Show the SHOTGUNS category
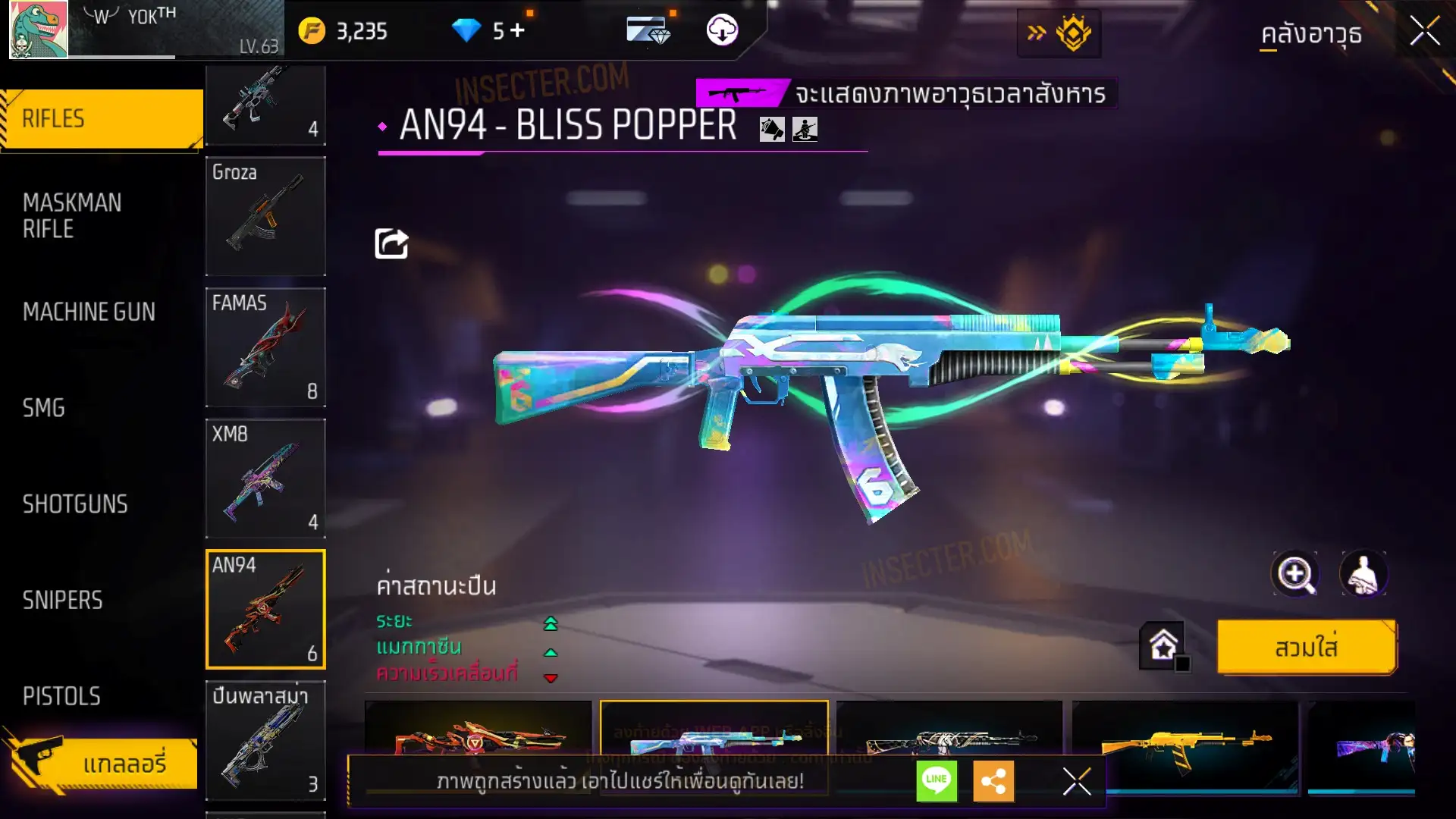Image resolution: width=1456 pixels, height=819 pixels. (x=75, y=504)
